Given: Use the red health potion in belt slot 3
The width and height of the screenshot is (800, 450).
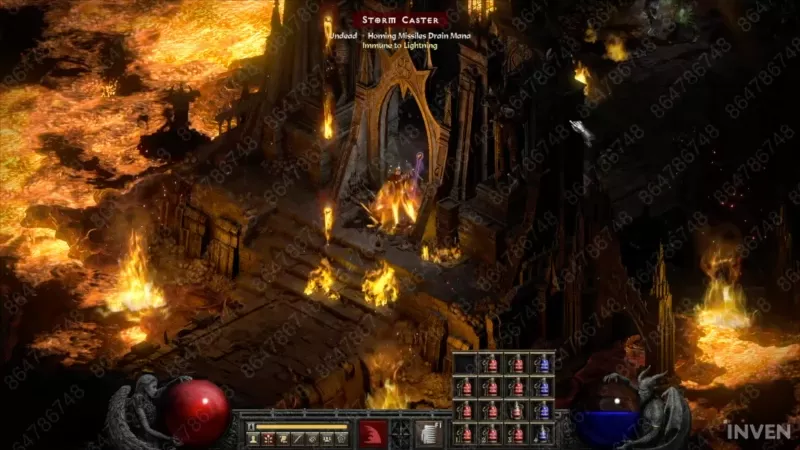Looking at the screenshot, I should 517,433.
